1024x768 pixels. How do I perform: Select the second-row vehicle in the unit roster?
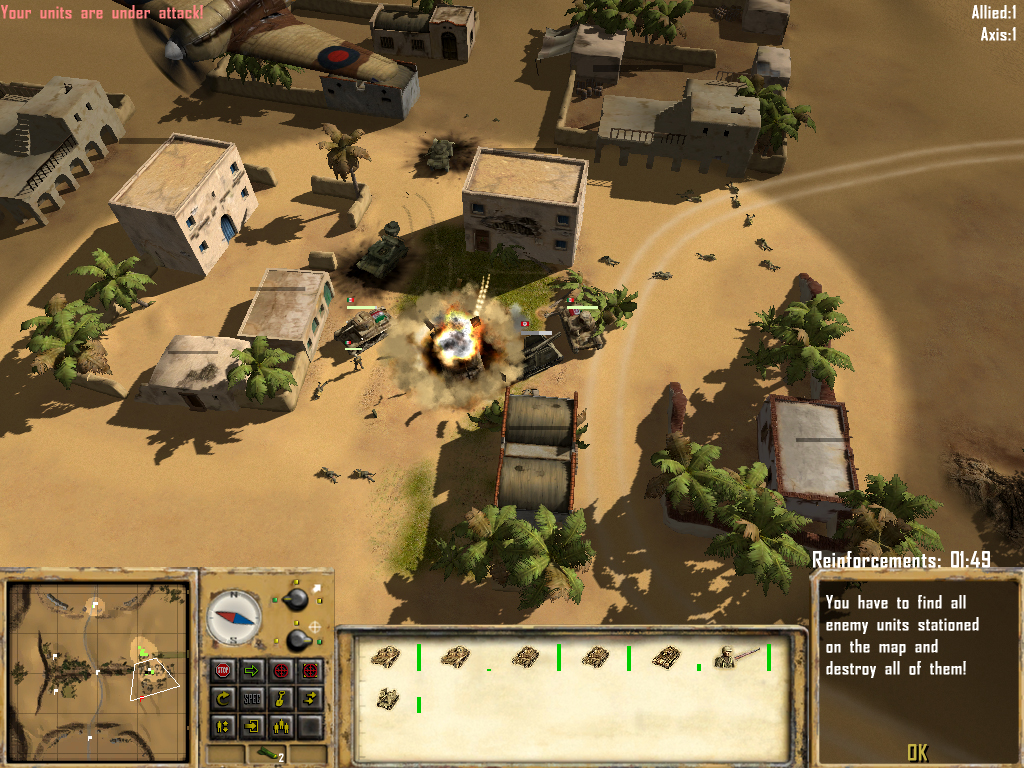coord(389,699)
